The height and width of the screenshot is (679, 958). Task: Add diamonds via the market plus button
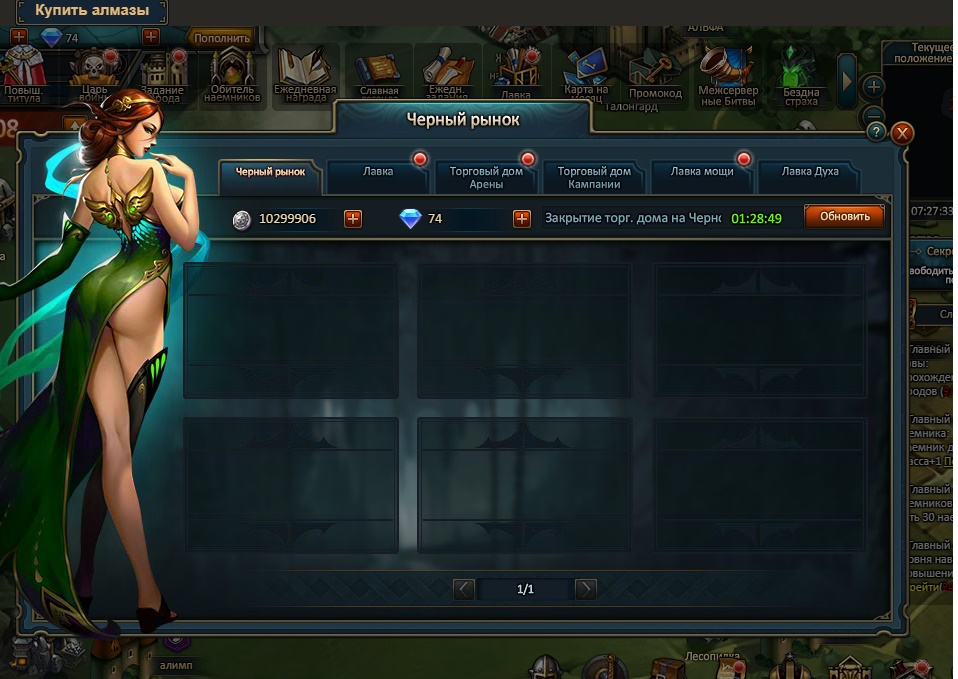pyautogui.click(x=522, y=218)
